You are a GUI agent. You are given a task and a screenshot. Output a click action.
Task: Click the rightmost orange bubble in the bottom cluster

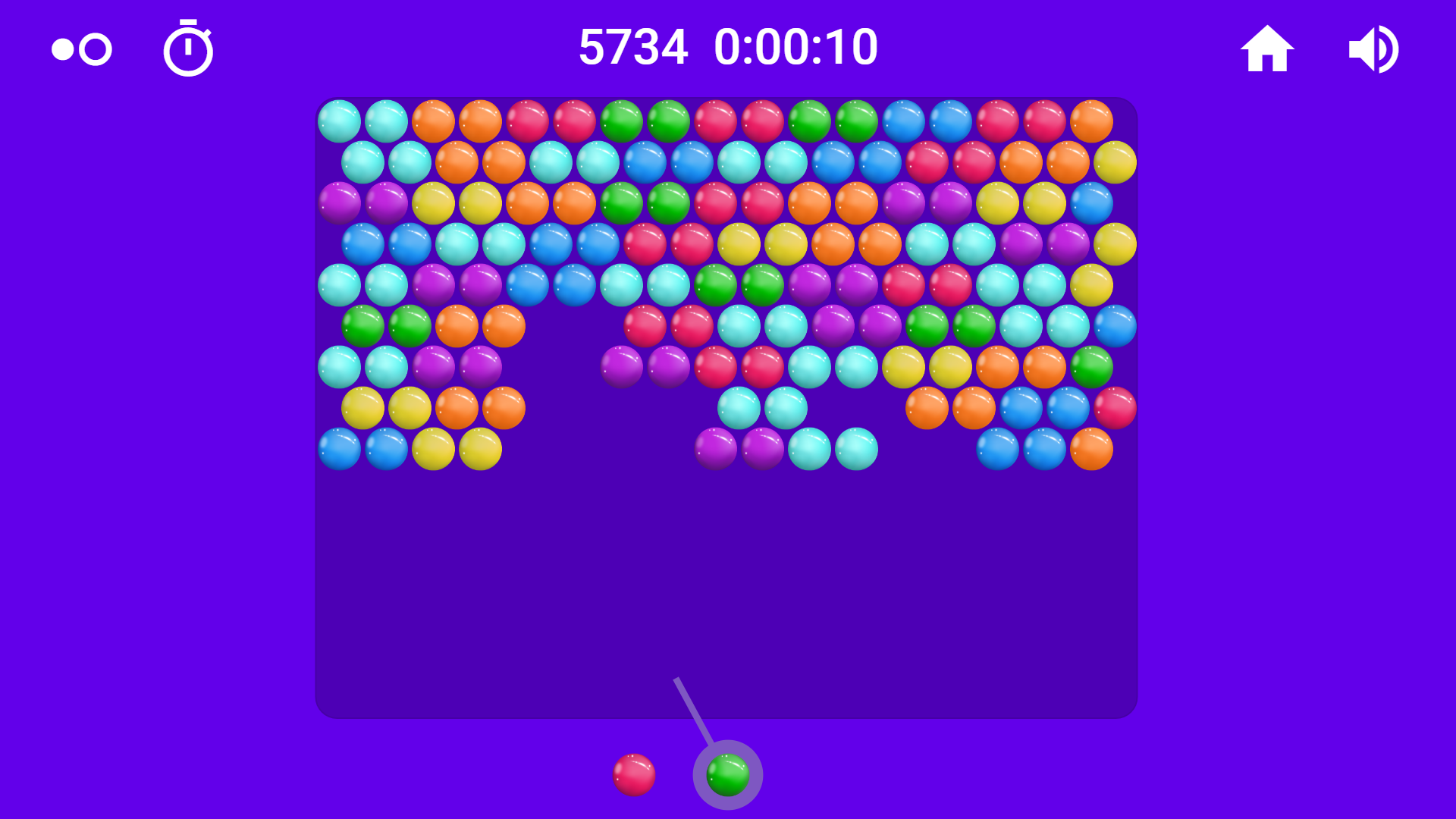click(1090, 447)
